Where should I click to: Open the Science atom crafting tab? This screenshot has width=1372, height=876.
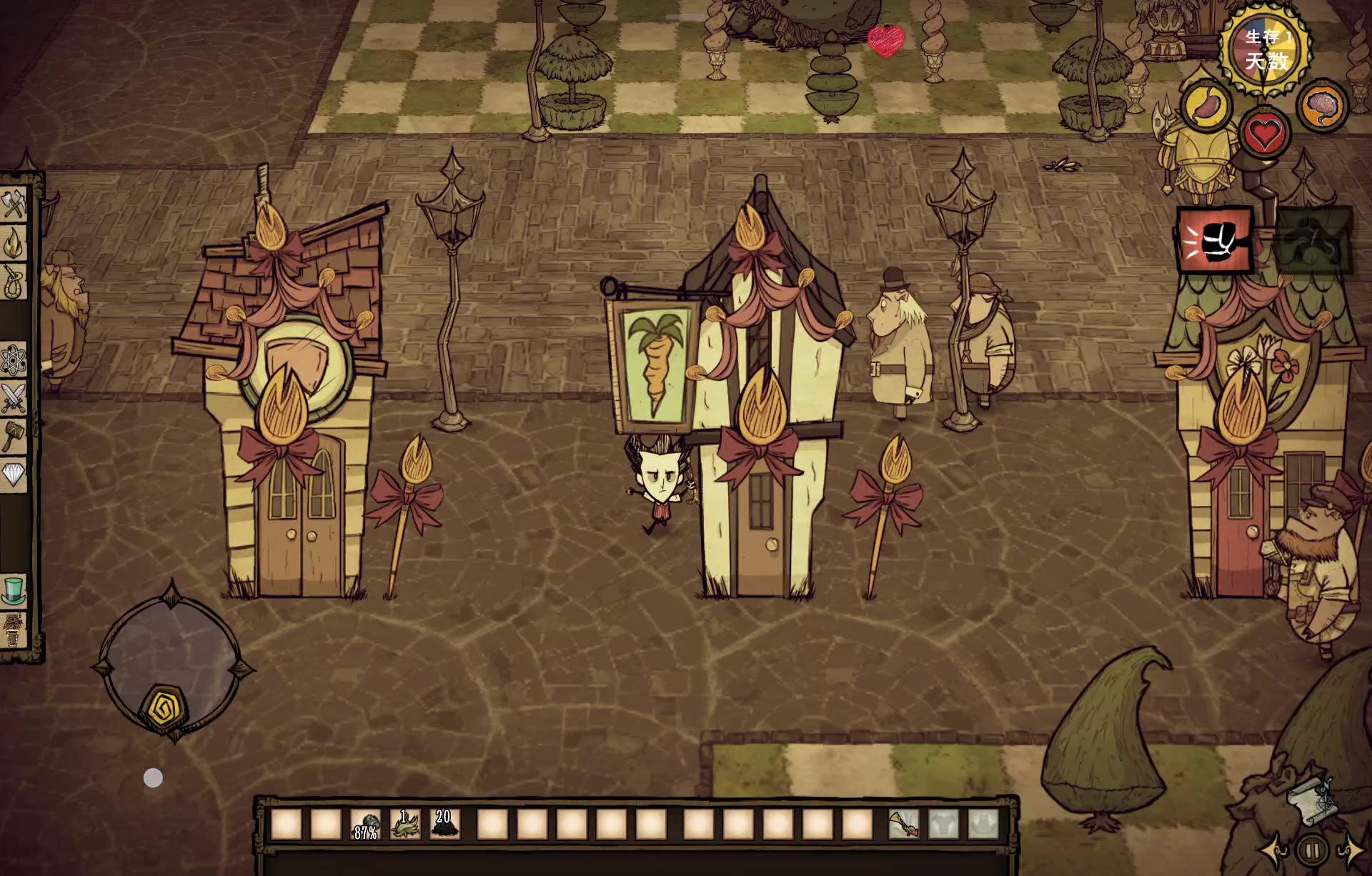coord(14,359)
